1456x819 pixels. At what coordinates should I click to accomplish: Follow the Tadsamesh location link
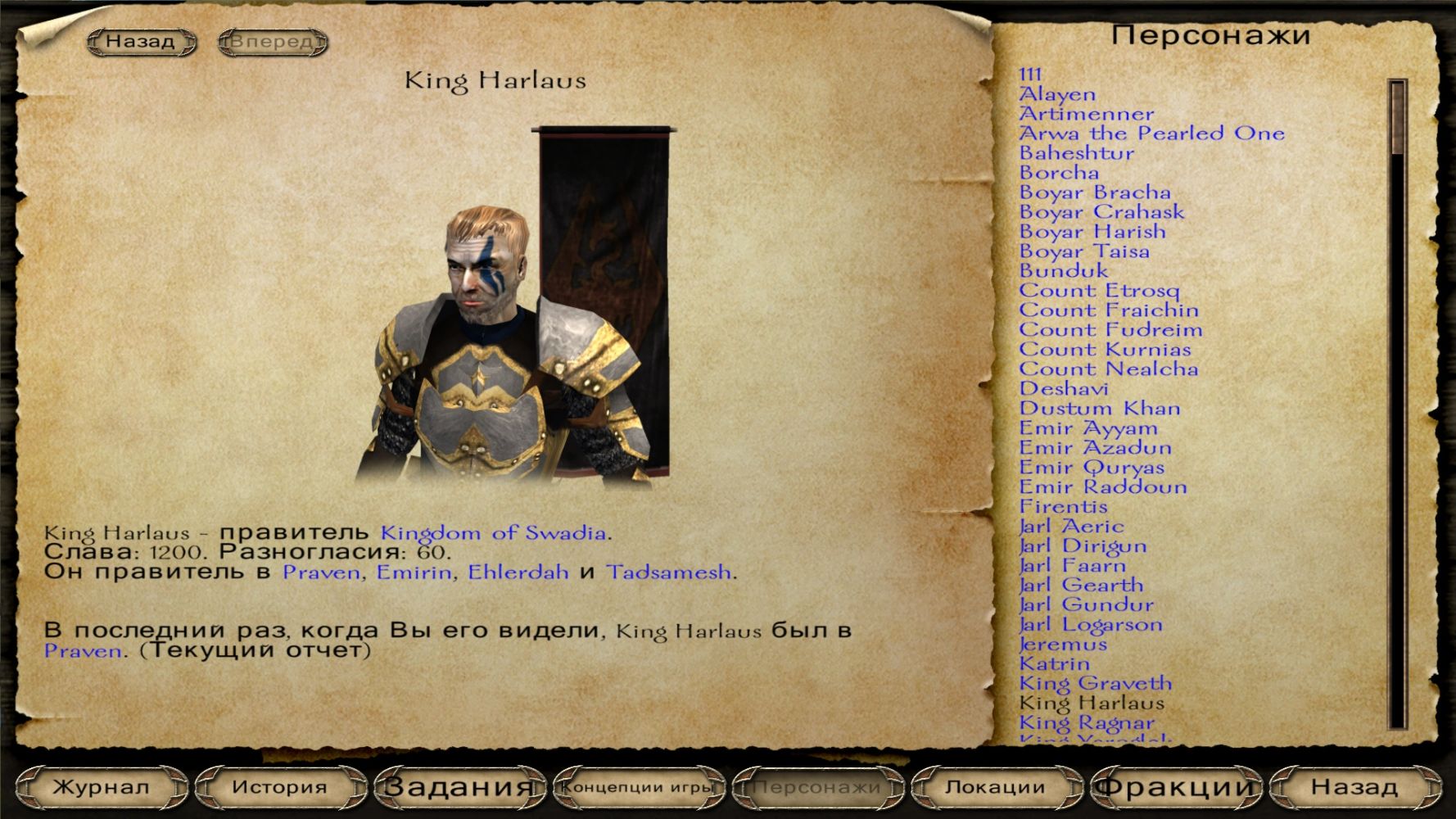[668, 572]
